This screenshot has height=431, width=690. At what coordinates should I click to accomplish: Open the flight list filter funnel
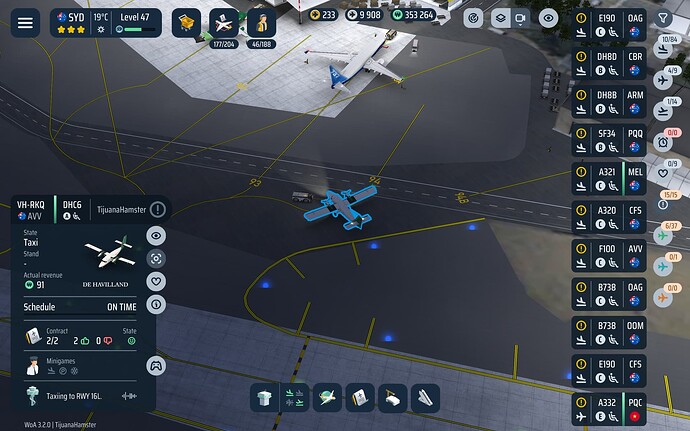point(662,18)
